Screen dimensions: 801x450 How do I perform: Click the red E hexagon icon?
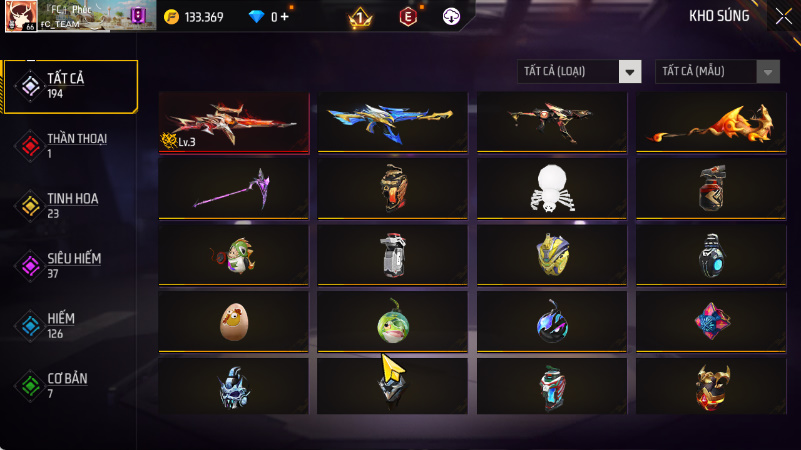tap(407, 17)
